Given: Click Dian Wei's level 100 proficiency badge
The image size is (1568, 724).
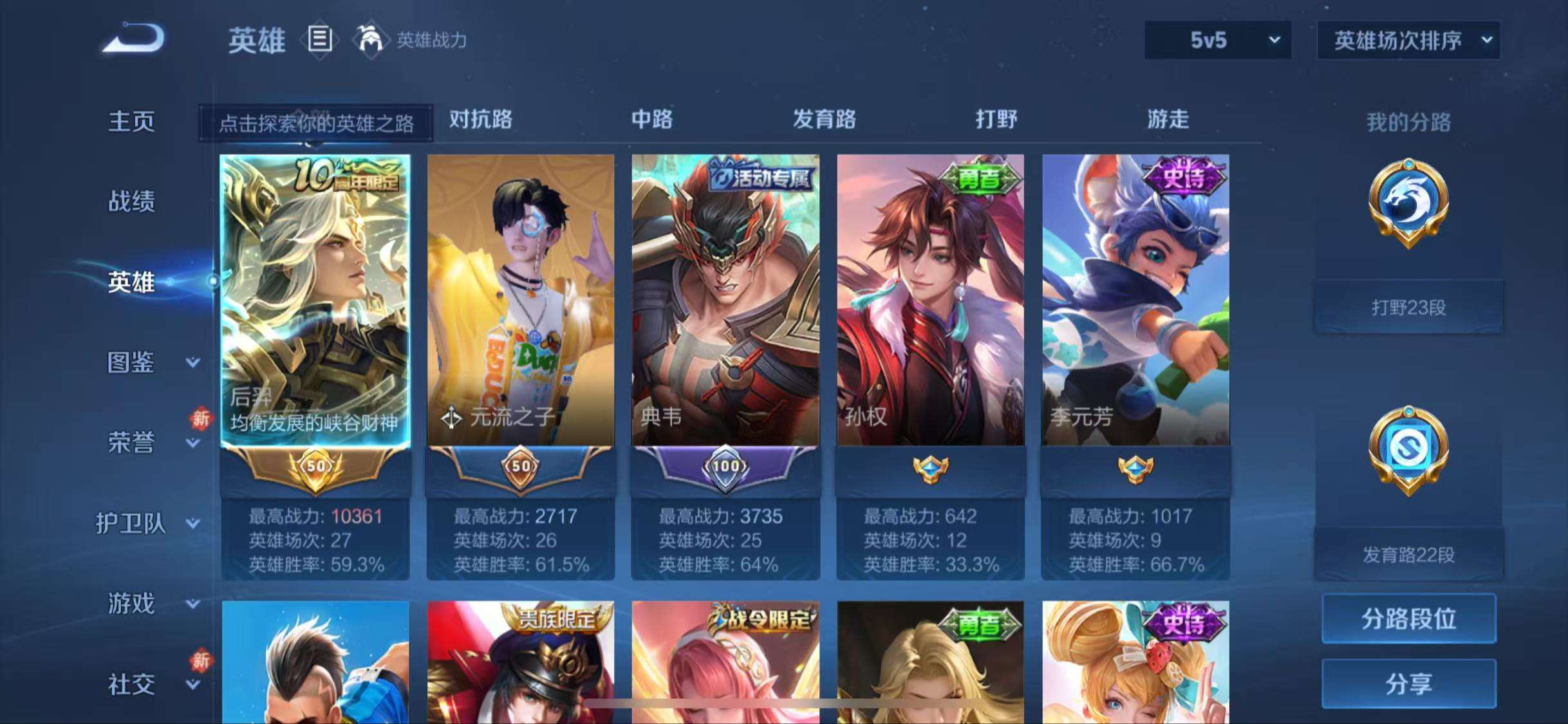Looking at the screenshot, I should 725,468.
